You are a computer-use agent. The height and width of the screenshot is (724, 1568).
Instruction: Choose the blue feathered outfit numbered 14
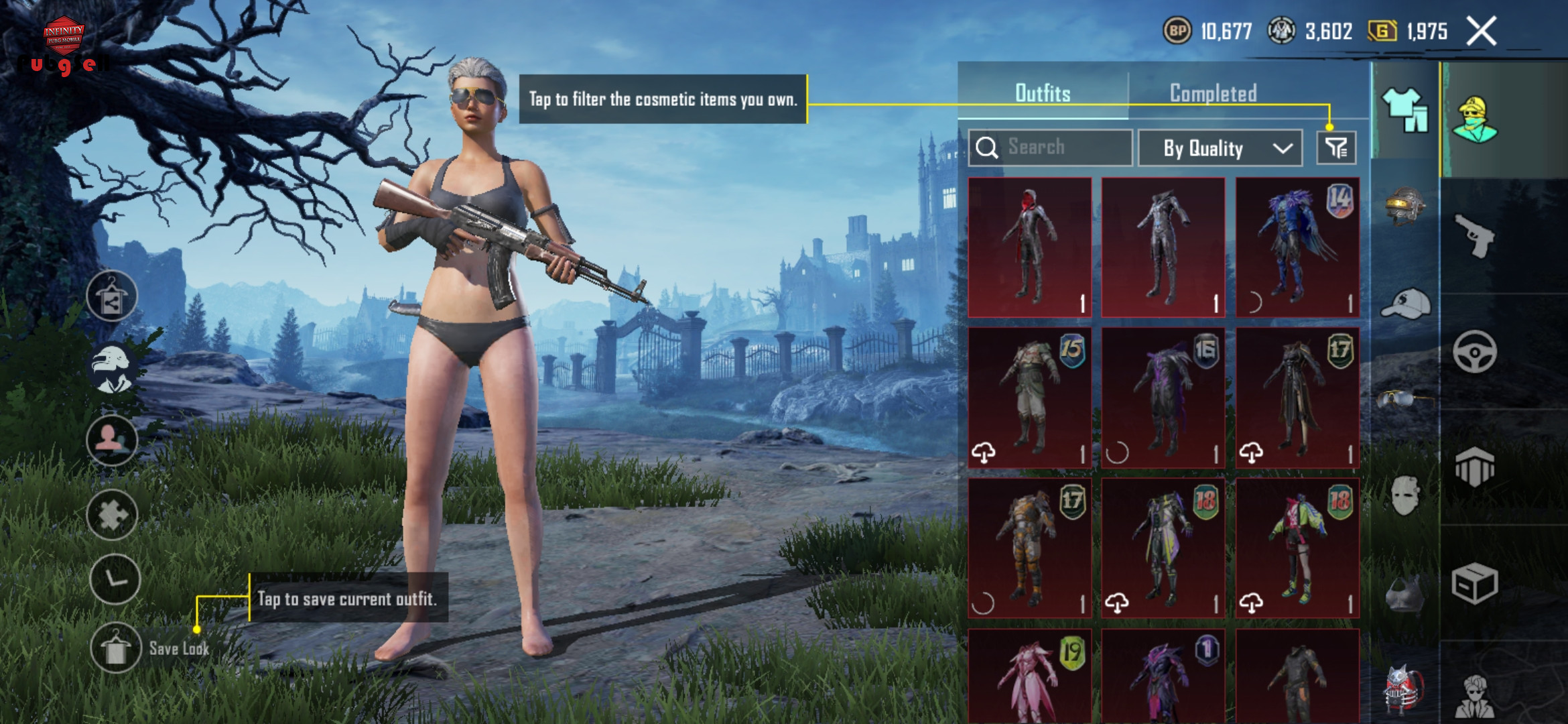click(1297, 247)
